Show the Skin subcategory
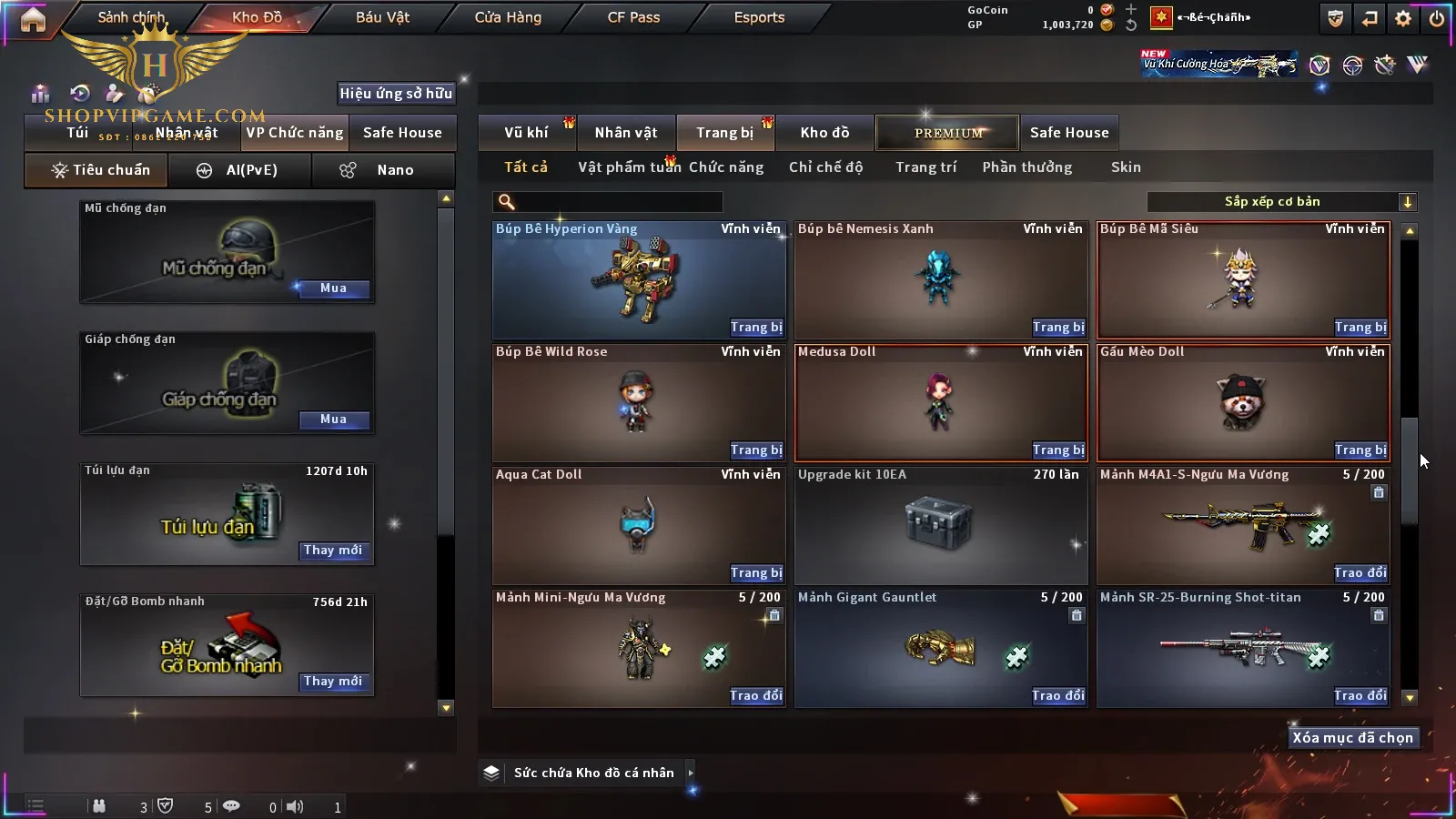This screenshot has width=1456, height=819. [x=1126, y=167]
